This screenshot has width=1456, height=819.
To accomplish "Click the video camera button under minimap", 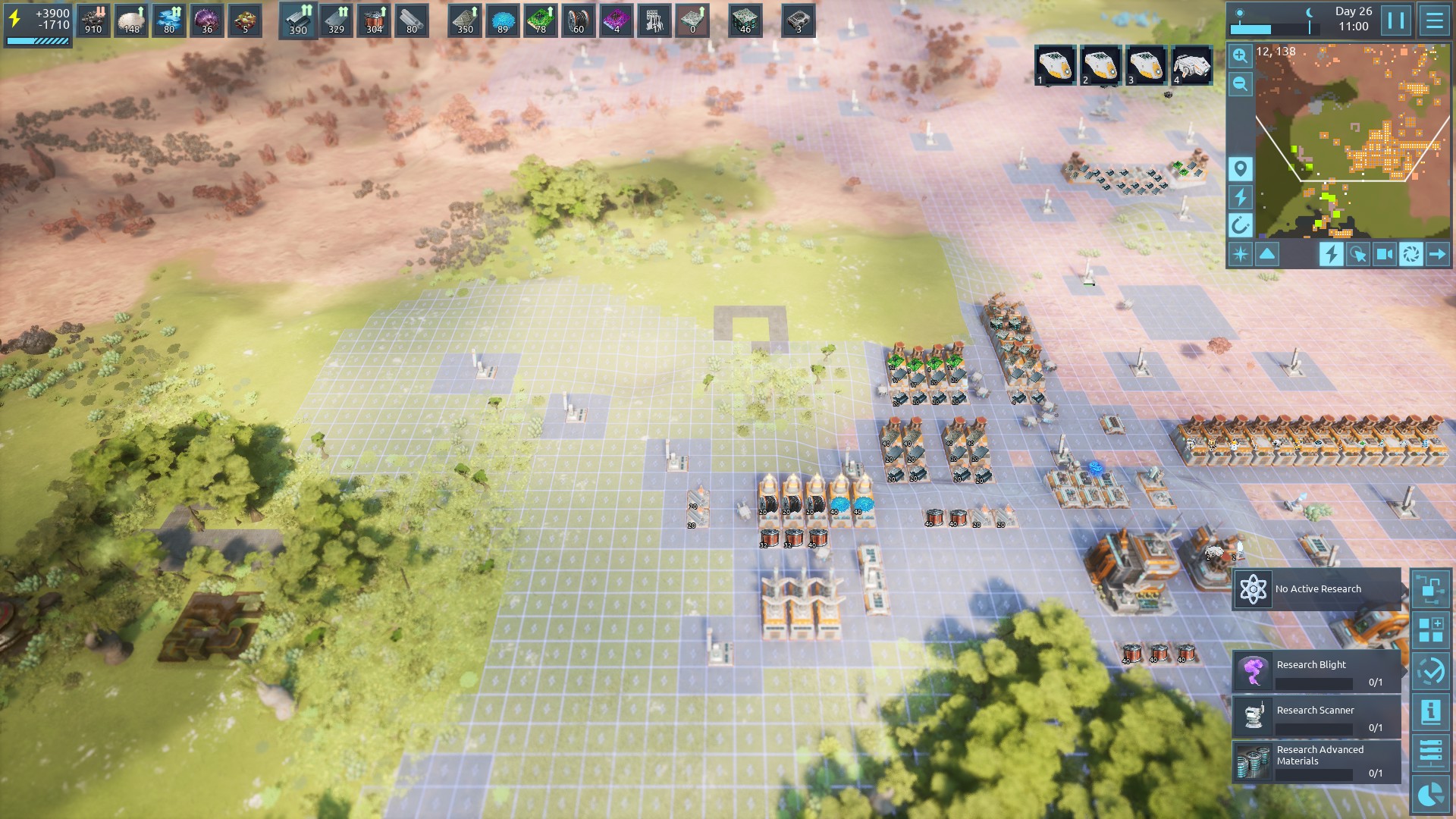I will point(1384,254).
